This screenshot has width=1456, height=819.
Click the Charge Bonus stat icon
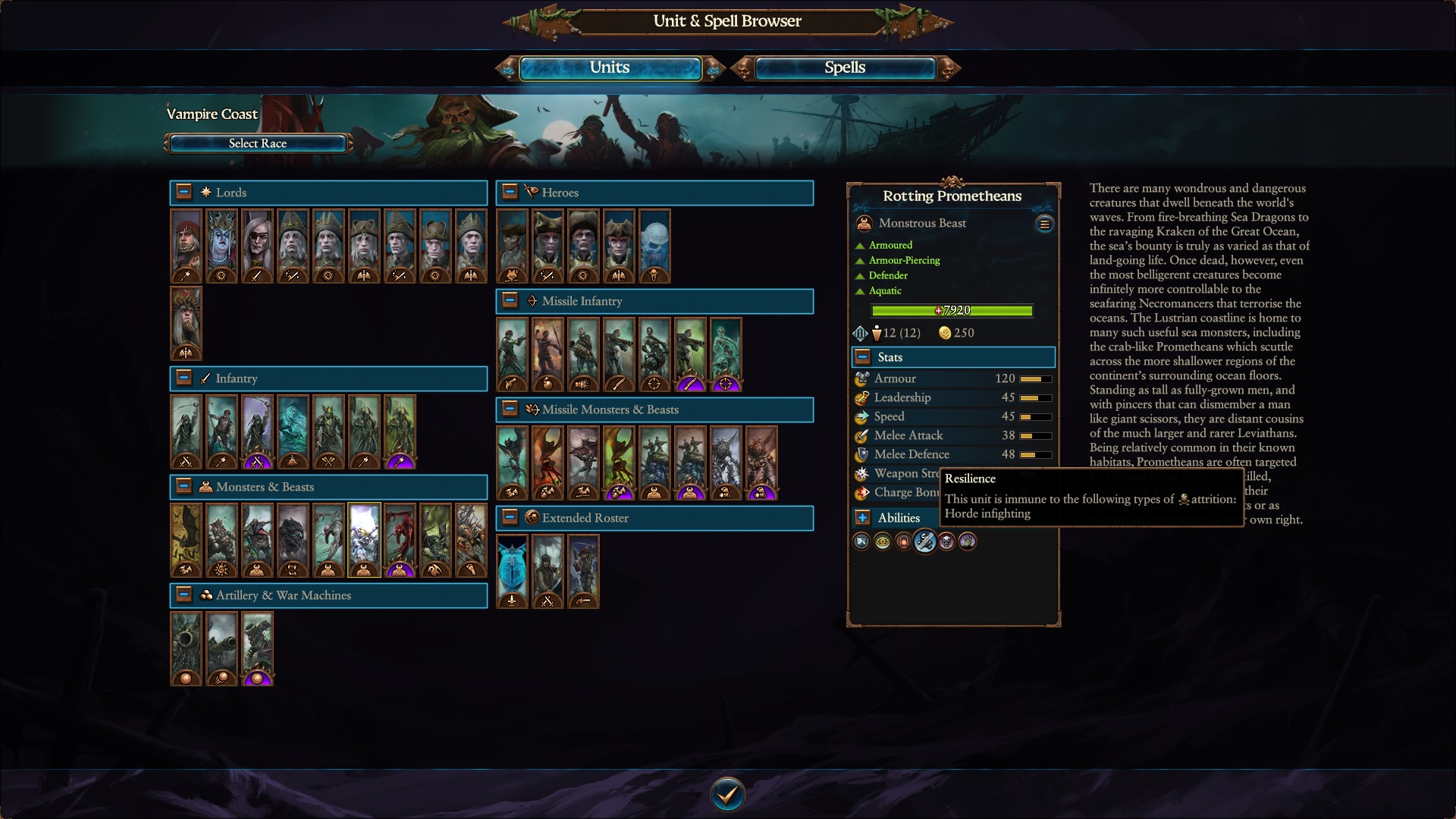tap(861, 492)
